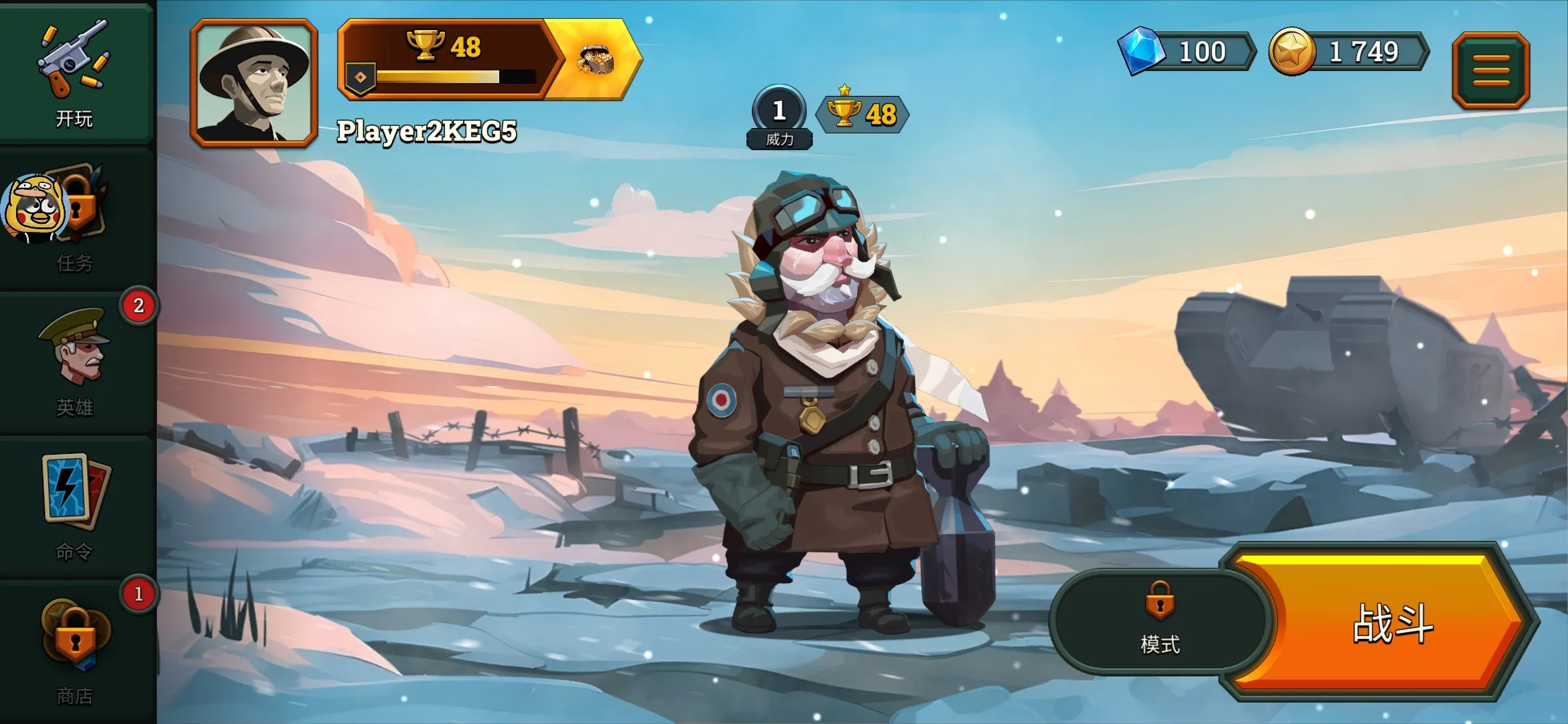The image size is (1568, 724).
Task: Select the hero trophy count badge
Action: point(863,114)
